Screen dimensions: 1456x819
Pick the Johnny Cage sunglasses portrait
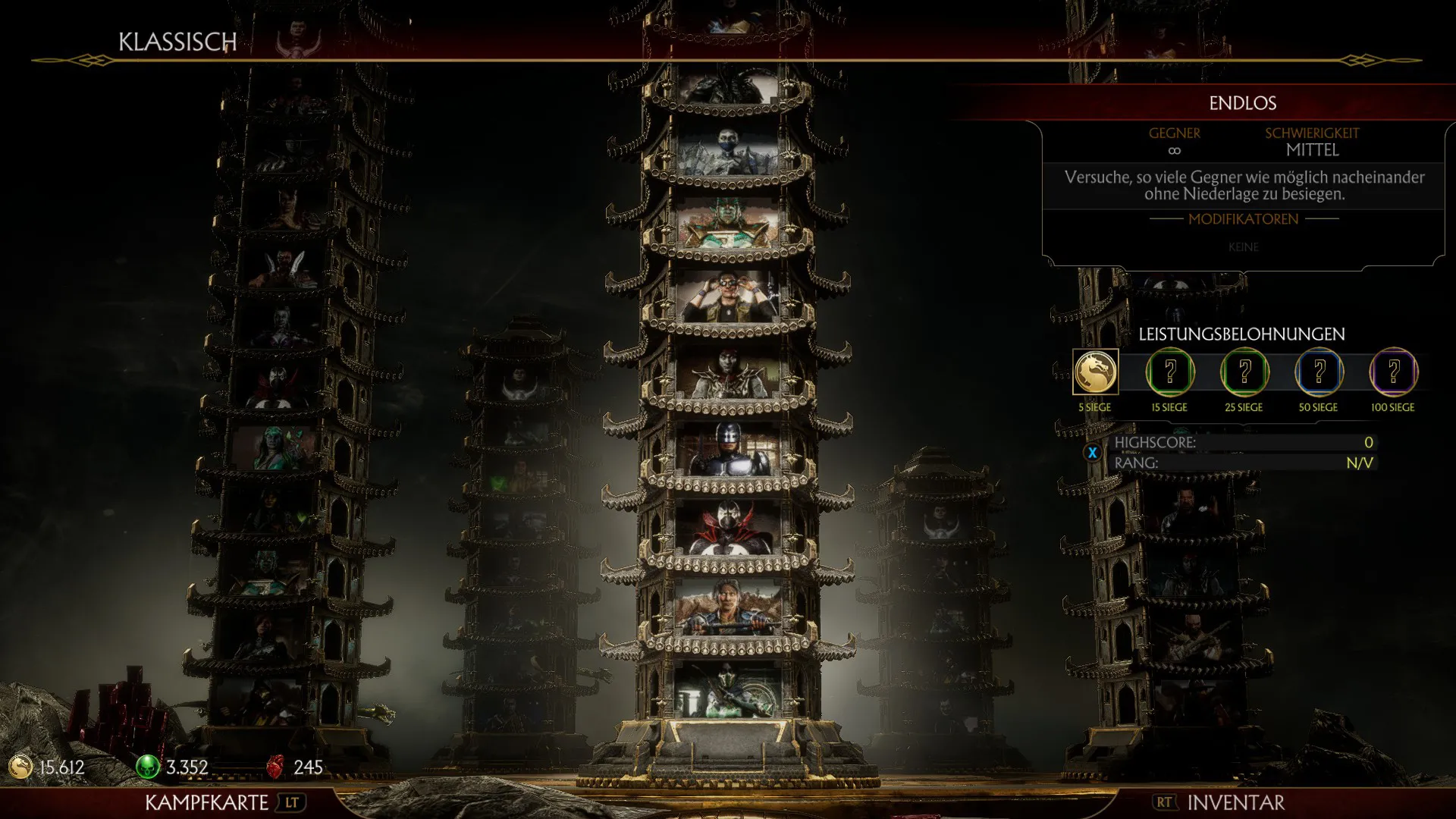[x=729, y=297]
